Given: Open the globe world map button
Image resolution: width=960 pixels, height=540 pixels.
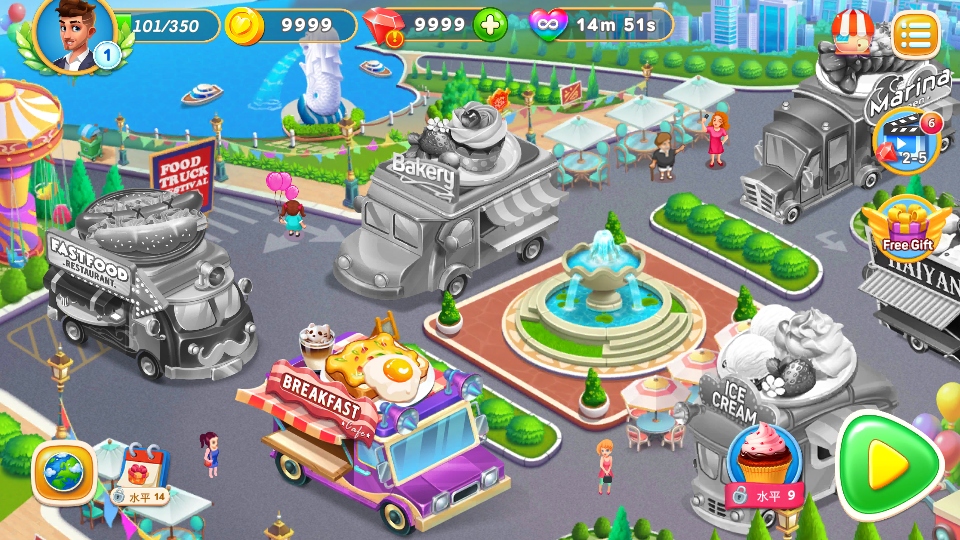Looking at the screenshot, I should pos(64,472).
